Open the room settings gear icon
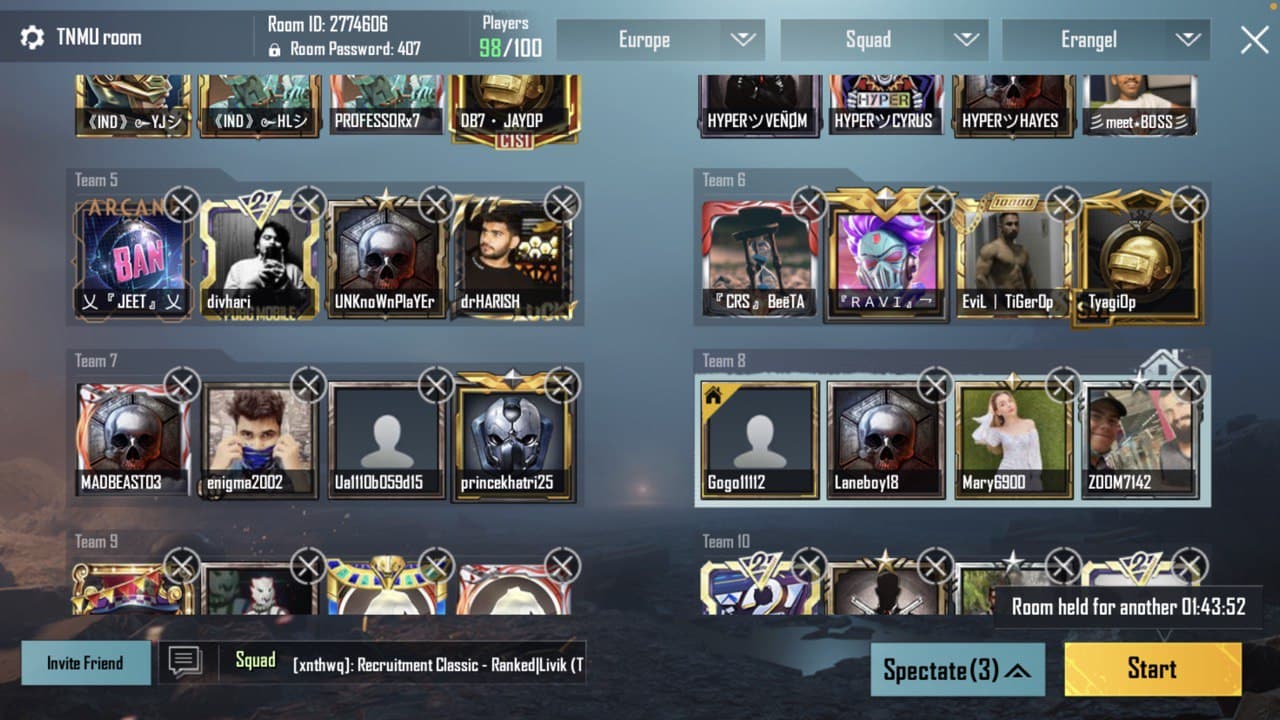The height and width of the screenshot is (720, 1280). click(32, 38)
